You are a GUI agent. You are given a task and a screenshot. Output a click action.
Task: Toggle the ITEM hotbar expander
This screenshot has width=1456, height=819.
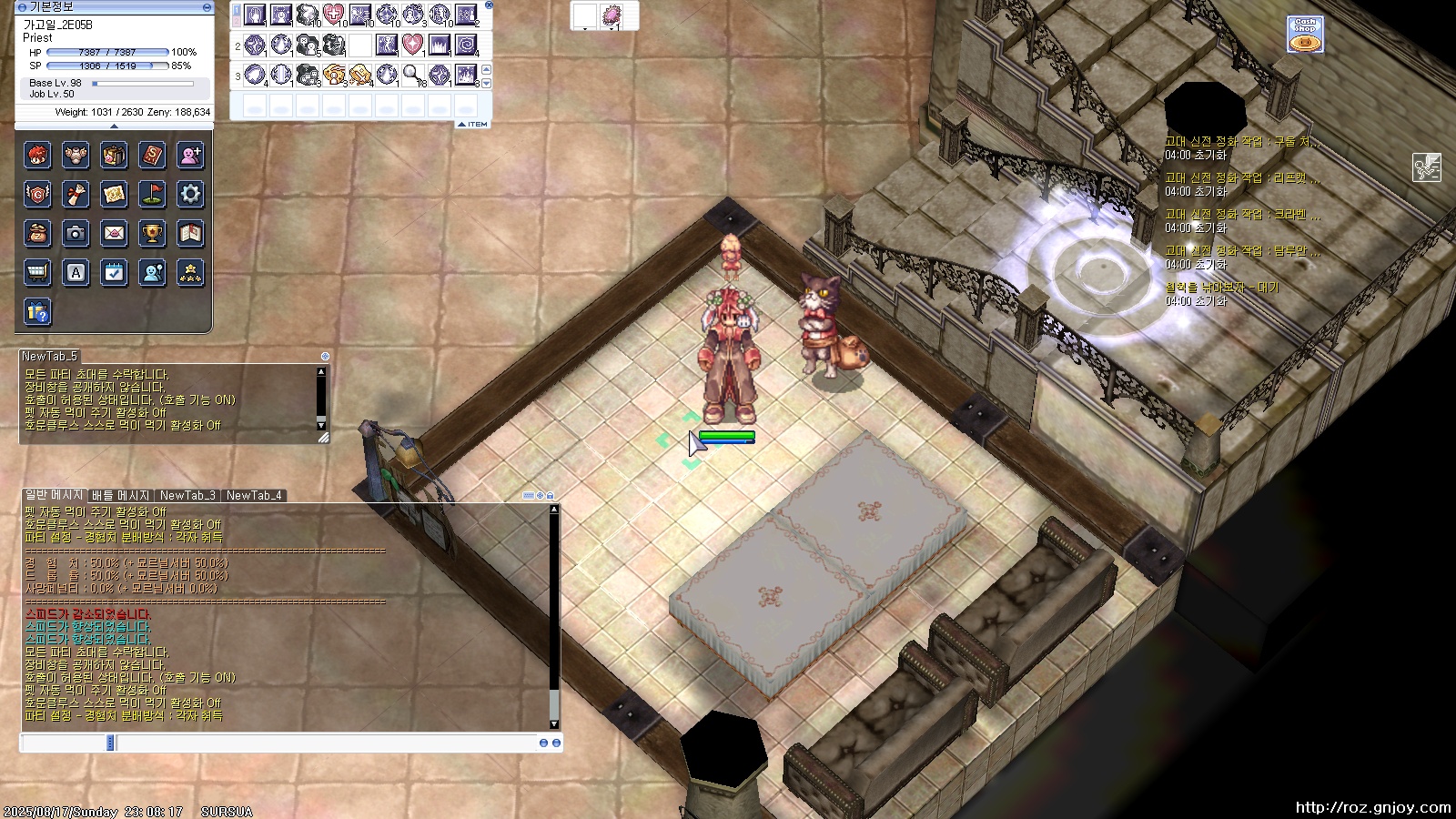pyautogui.click(x=473, y=125)
